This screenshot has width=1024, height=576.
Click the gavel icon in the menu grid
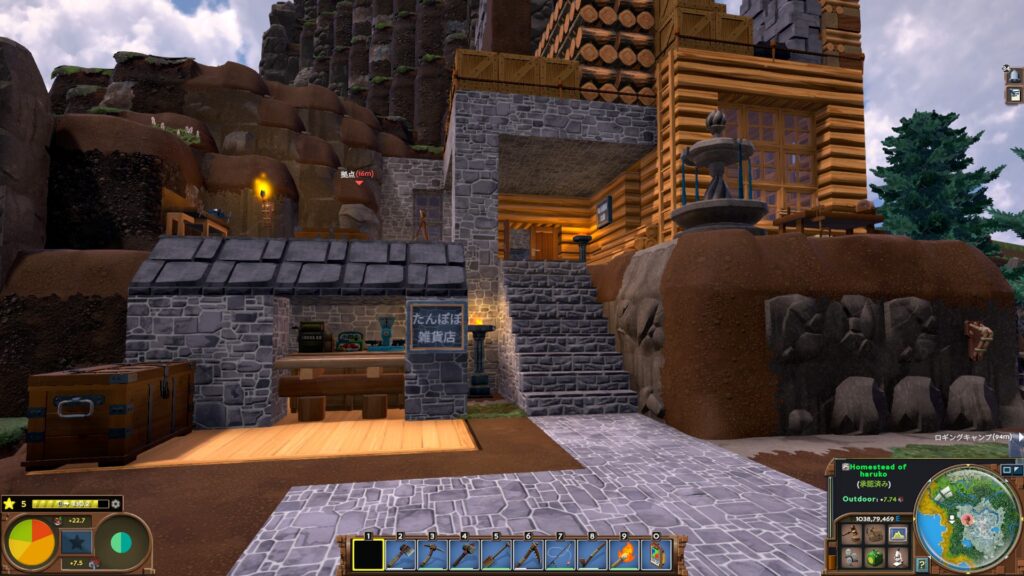[x=850, y=534]
